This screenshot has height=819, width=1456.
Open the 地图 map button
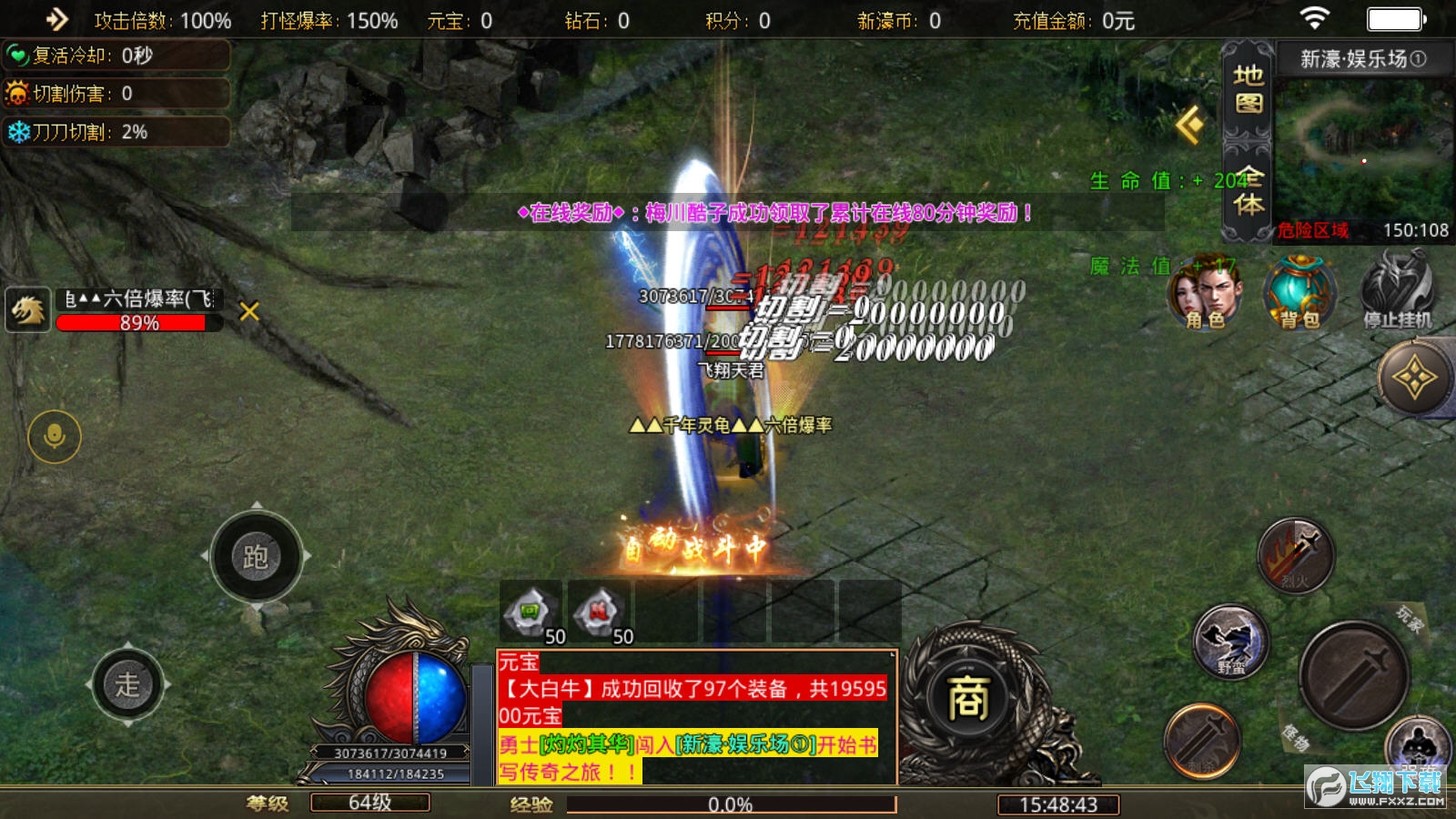[x=1248, y=88]
